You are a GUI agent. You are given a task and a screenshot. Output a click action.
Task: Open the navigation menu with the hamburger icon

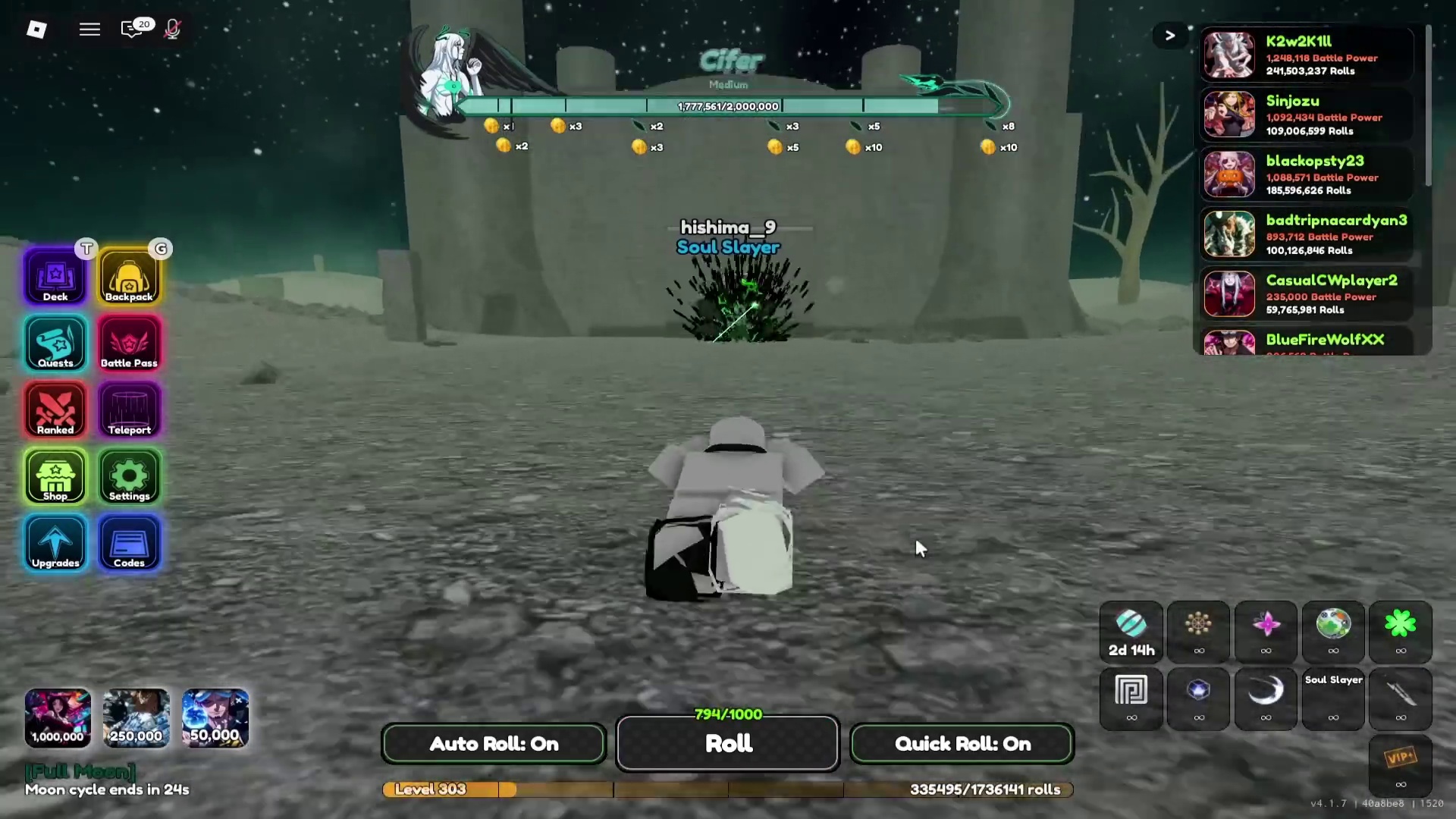point(89,29)
